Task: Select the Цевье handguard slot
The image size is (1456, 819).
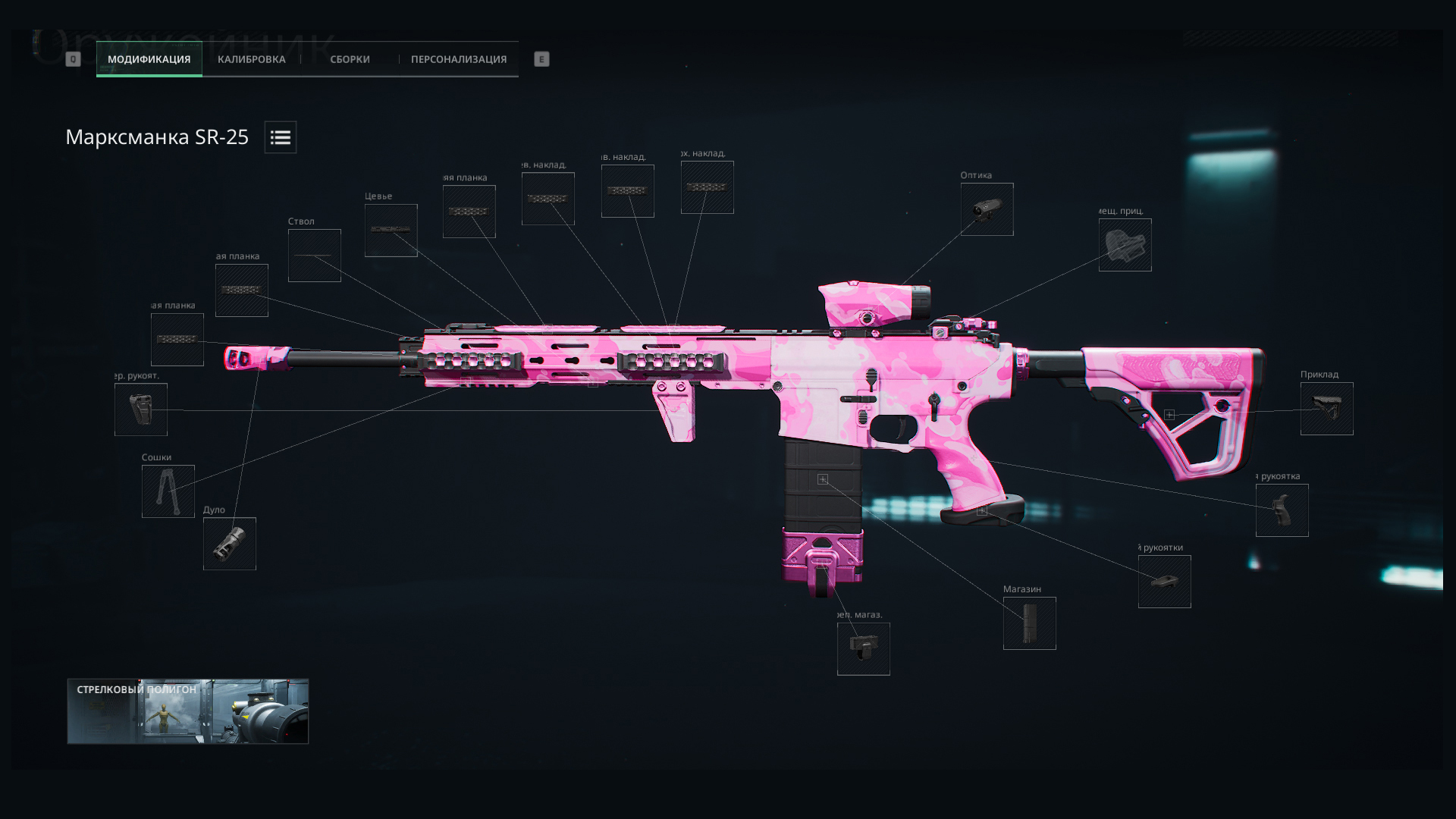Action: coord(391,231)
